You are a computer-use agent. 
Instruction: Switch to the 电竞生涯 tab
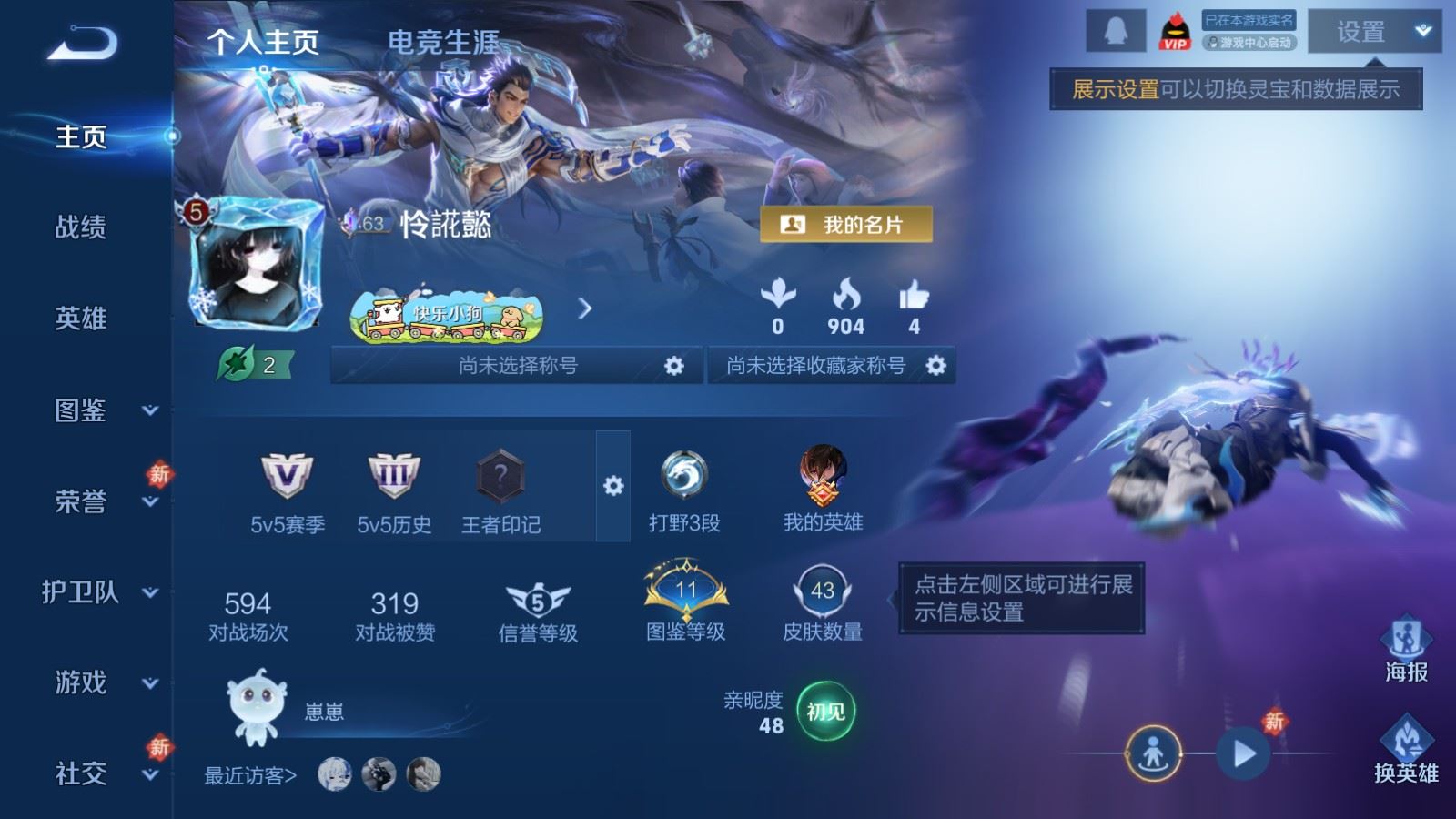pos(443,42)
